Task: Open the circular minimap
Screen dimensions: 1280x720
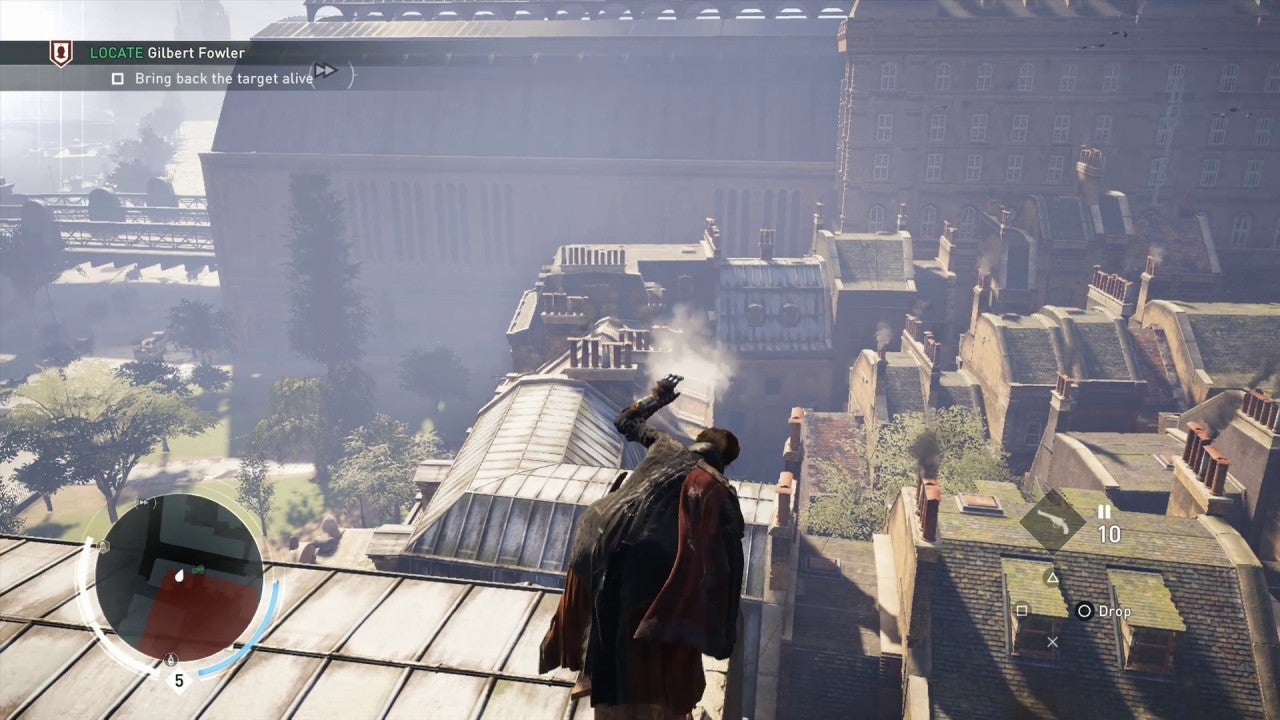Action: pyautogui.click(x=179, y=580)
